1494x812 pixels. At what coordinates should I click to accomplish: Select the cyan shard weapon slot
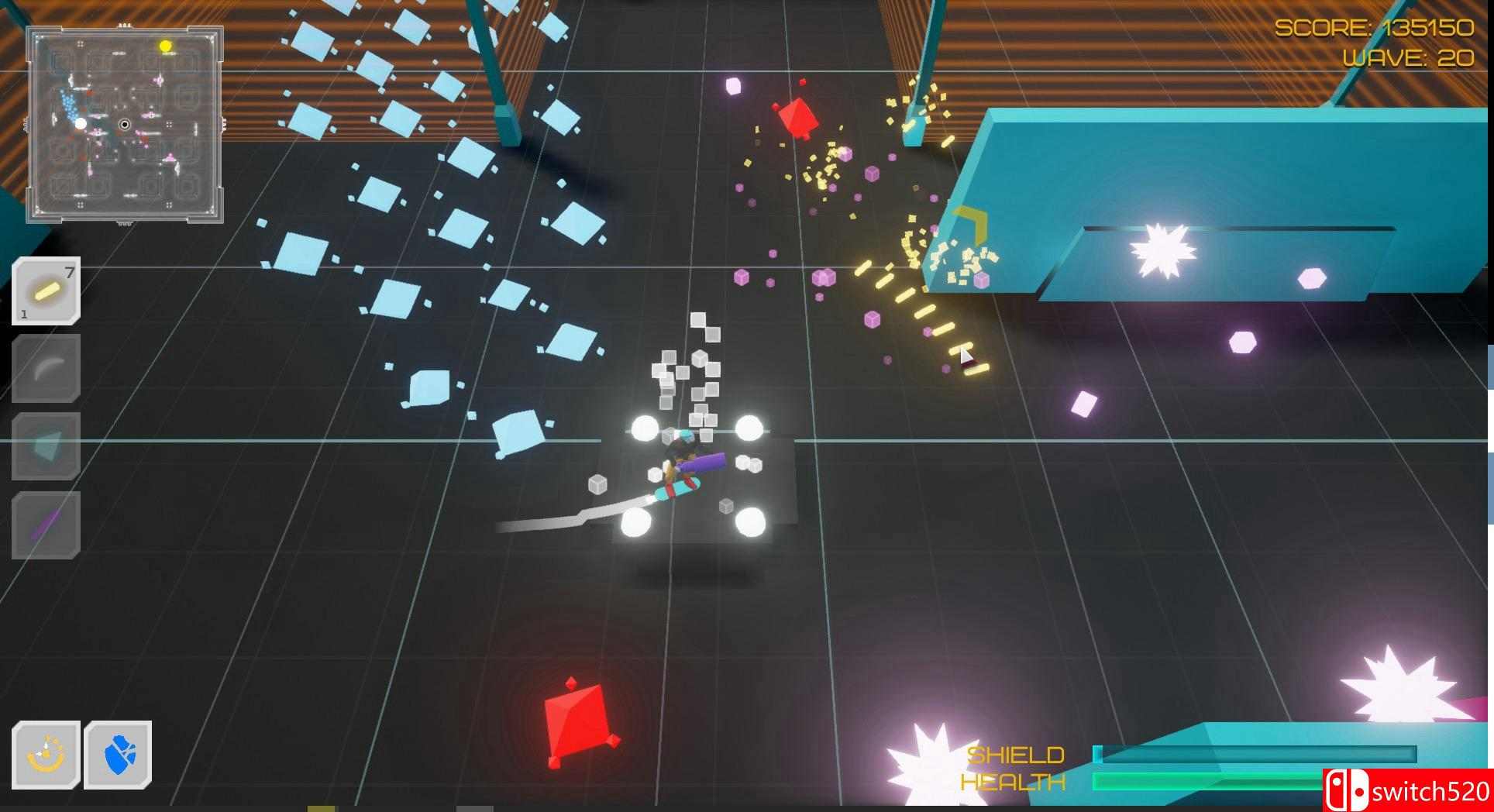click(44, 447)
